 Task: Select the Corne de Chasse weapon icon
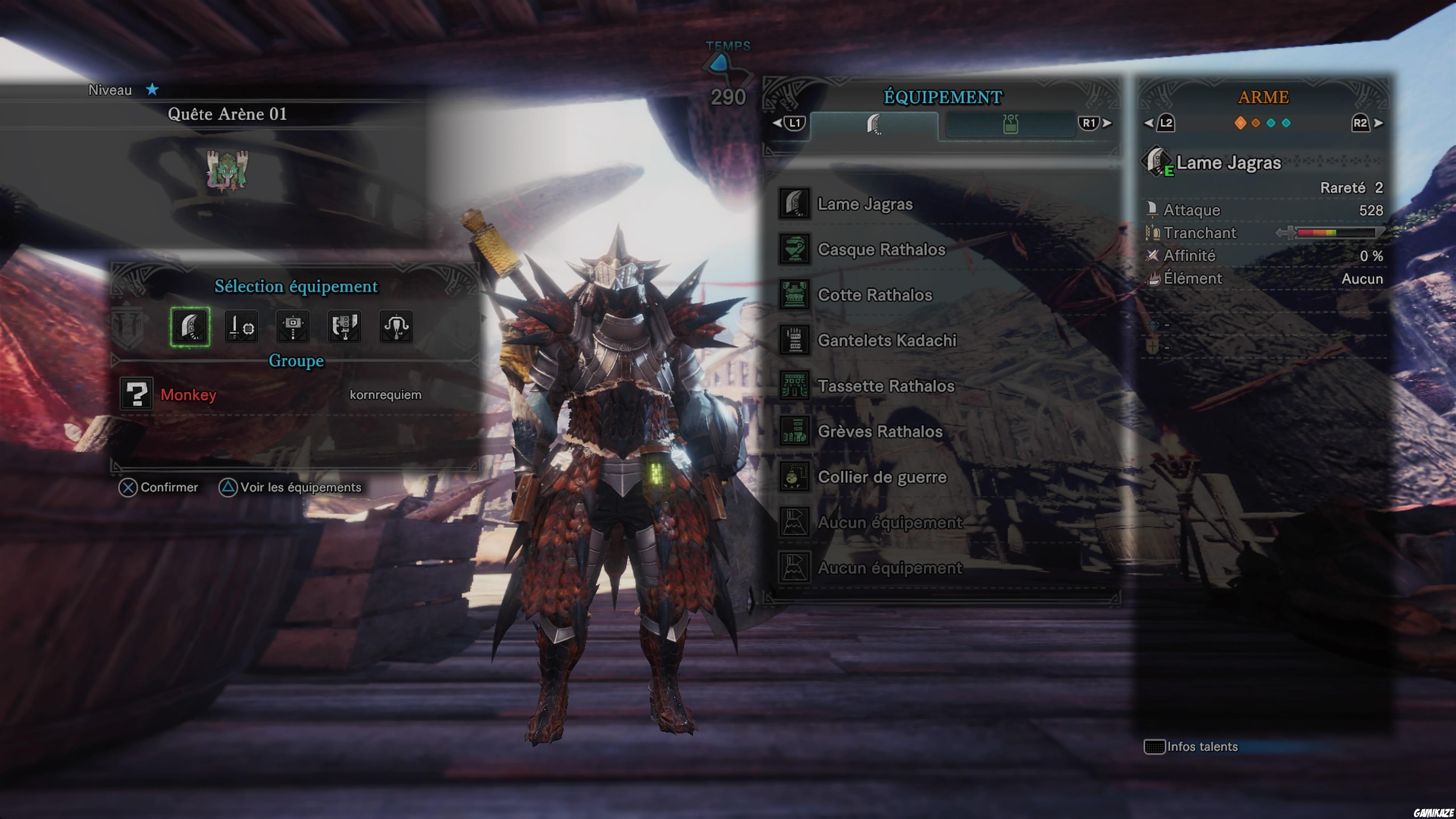(395, 327)
